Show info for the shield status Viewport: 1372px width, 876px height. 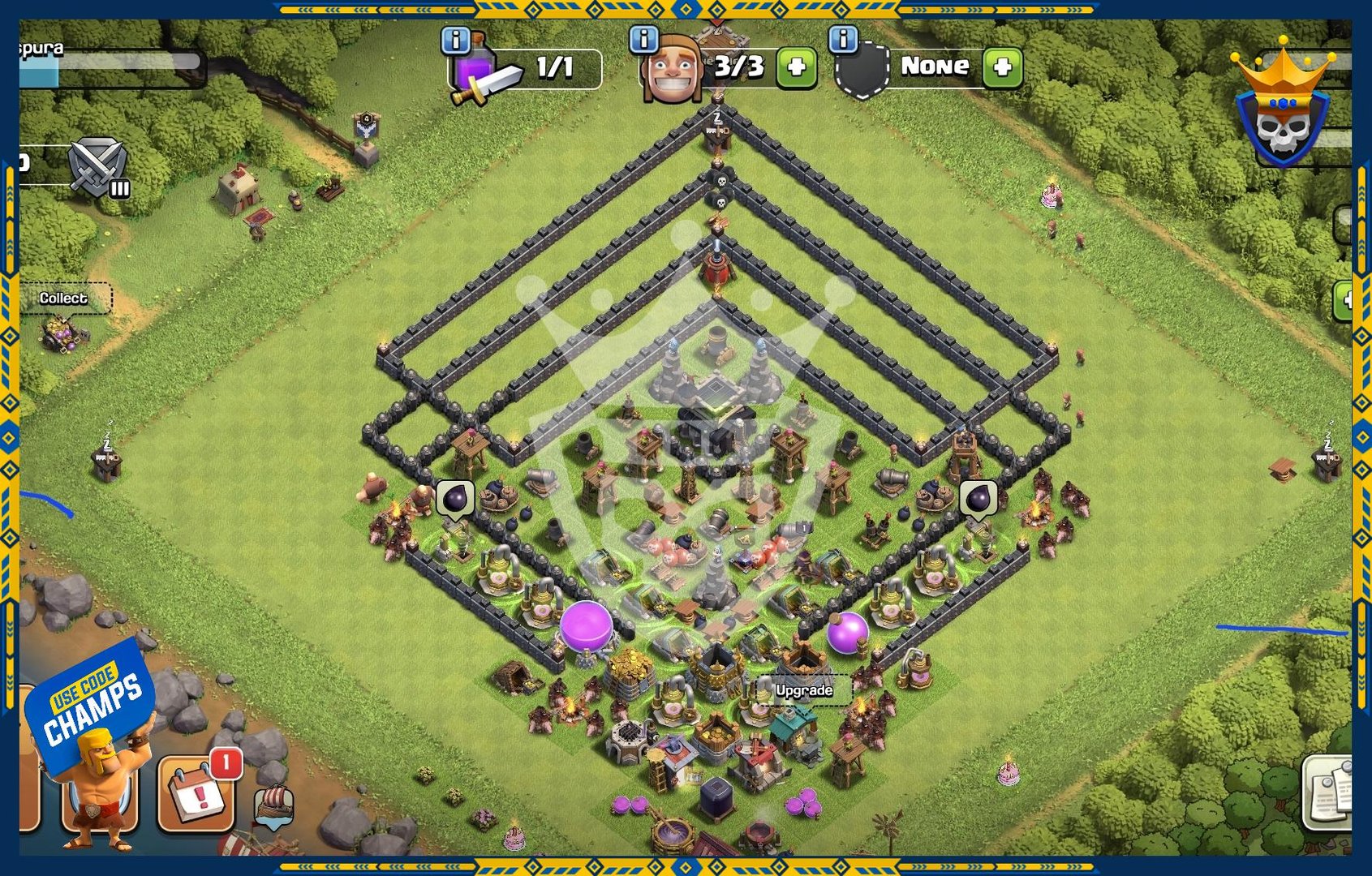click(x=843, y=38)
